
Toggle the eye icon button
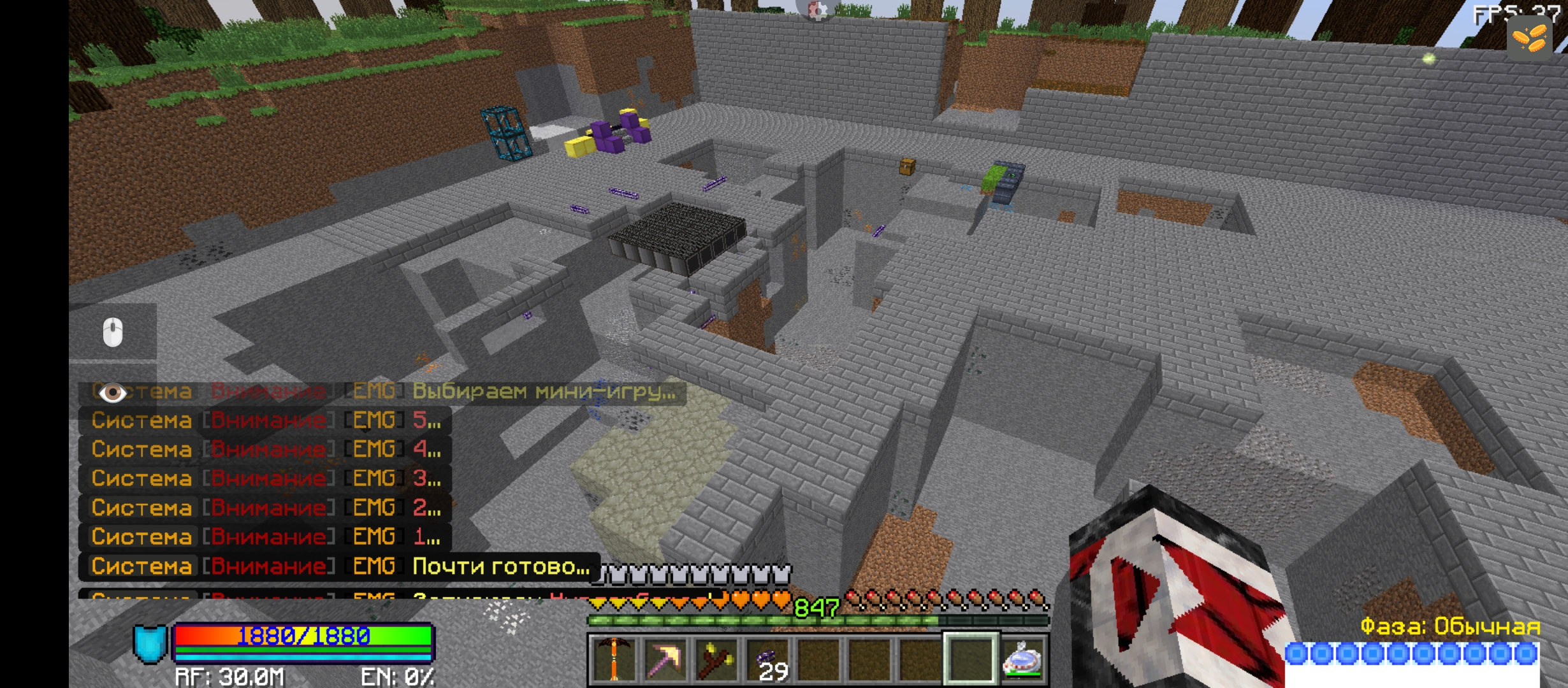tap(113, 392)
